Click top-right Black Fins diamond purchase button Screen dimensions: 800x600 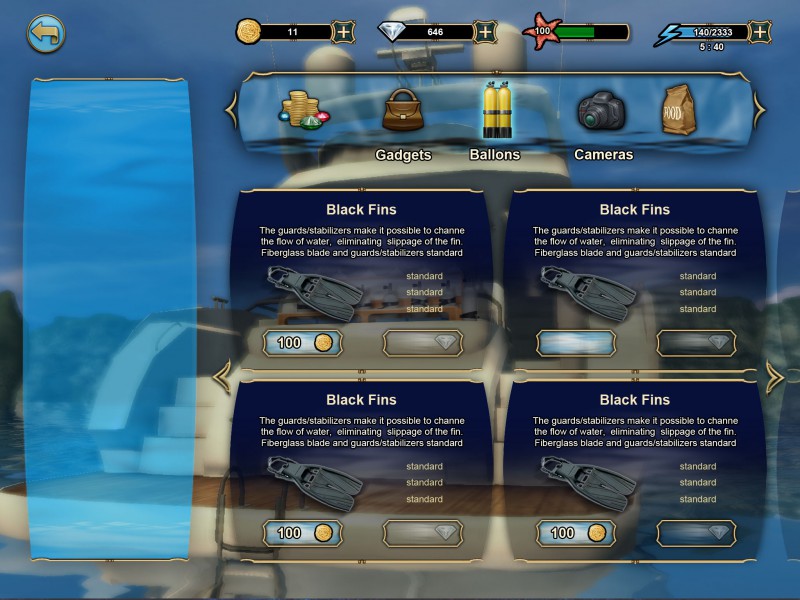[696, 343]
